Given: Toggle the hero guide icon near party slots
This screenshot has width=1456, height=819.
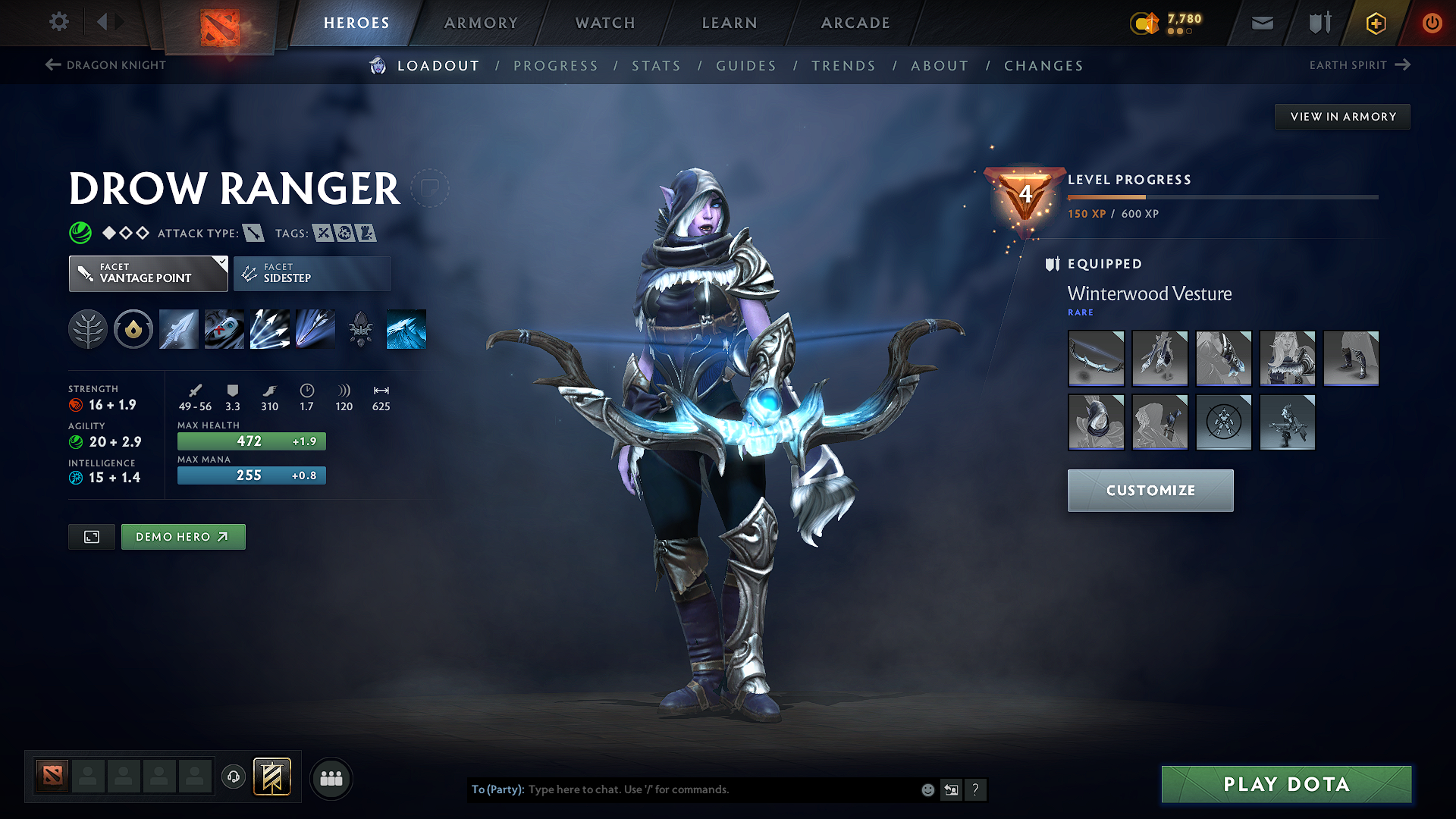Looking at the screenshot, I should point(272,777).
